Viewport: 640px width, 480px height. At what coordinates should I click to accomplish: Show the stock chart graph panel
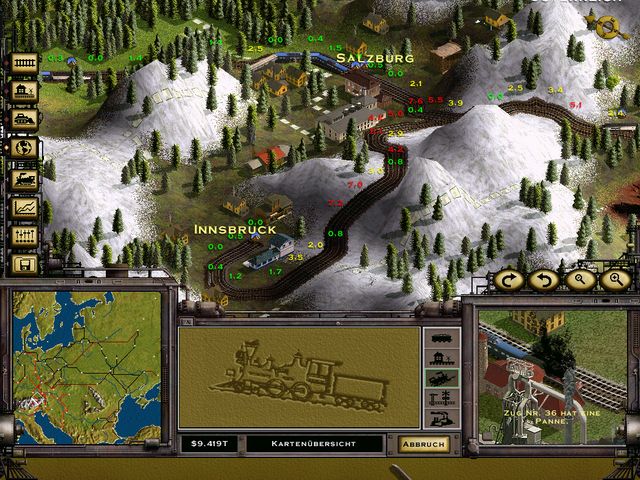[x=24, y=207]
